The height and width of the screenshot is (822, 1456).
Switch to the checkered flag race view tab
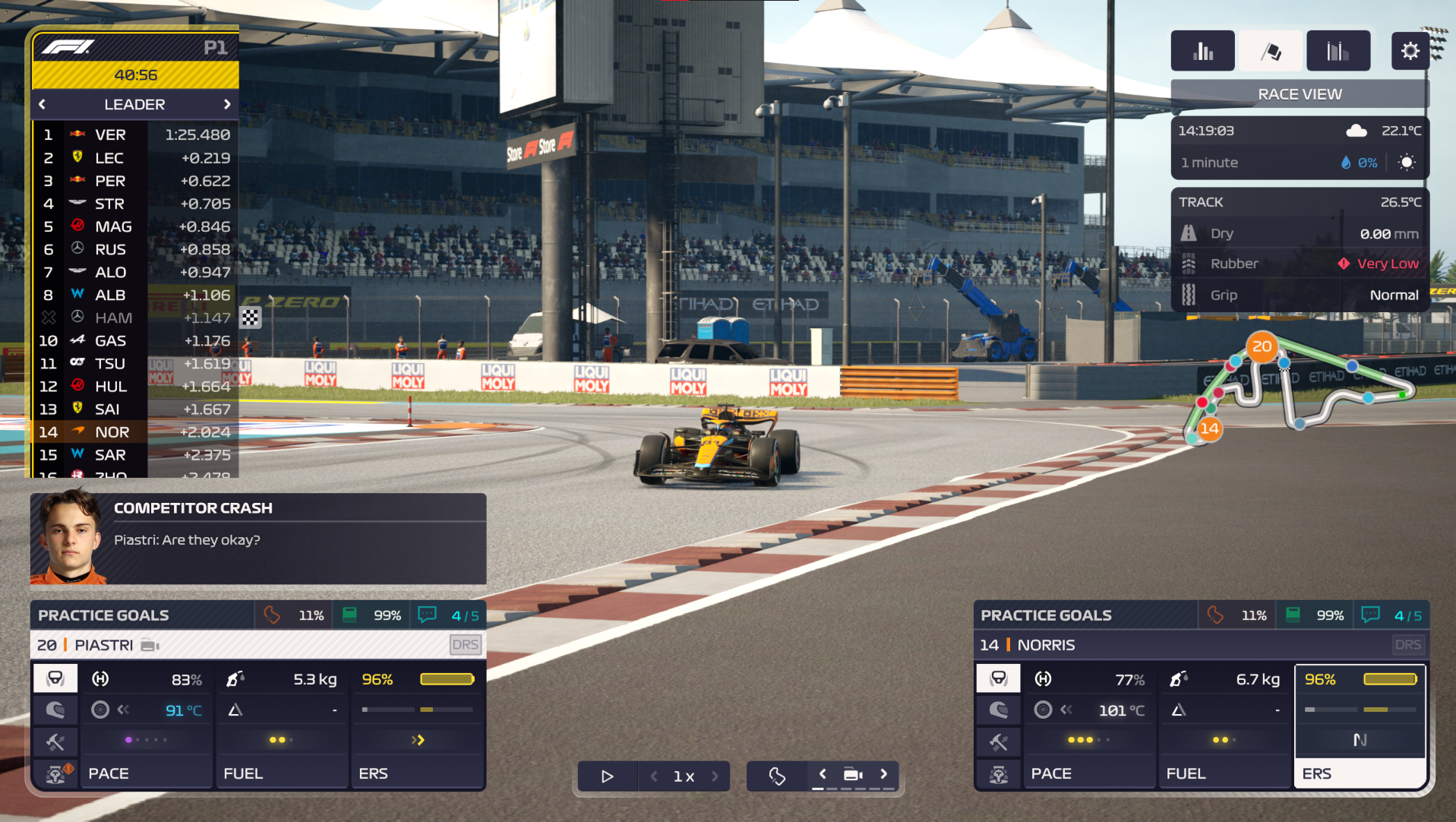coord(1271,51)
